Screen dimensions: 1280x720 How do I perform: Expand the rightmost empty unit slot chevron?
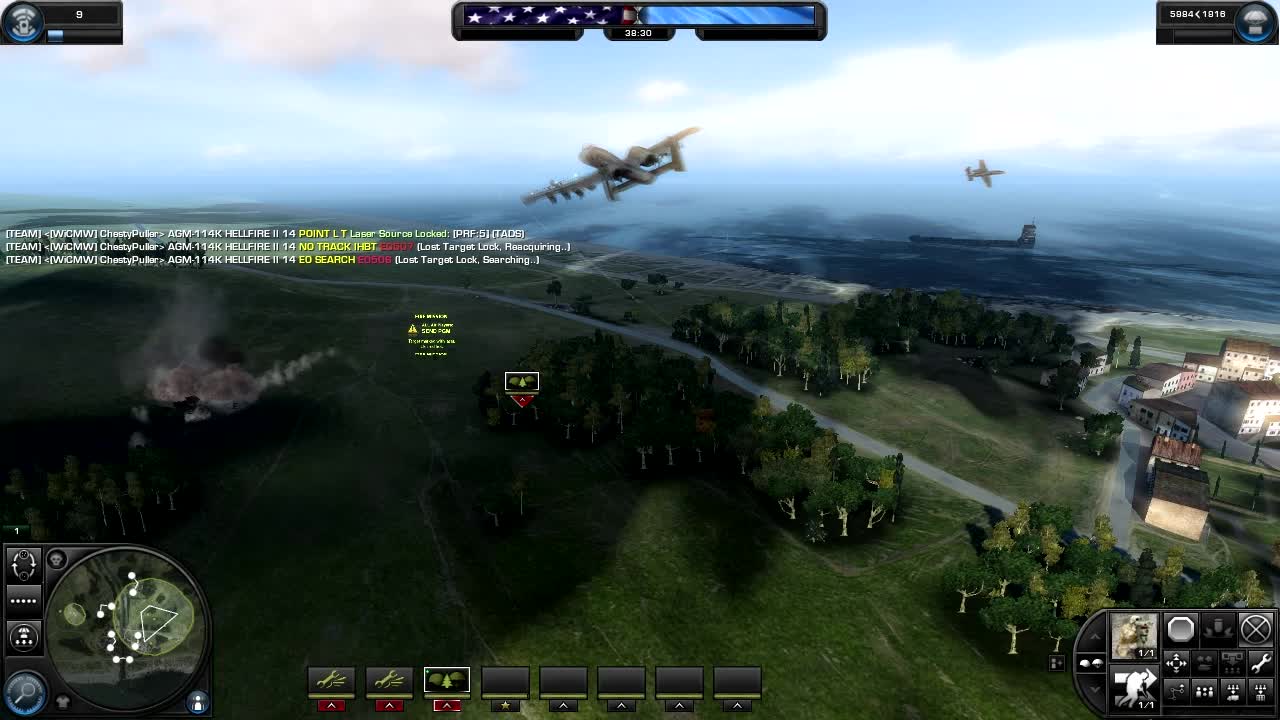736,705
